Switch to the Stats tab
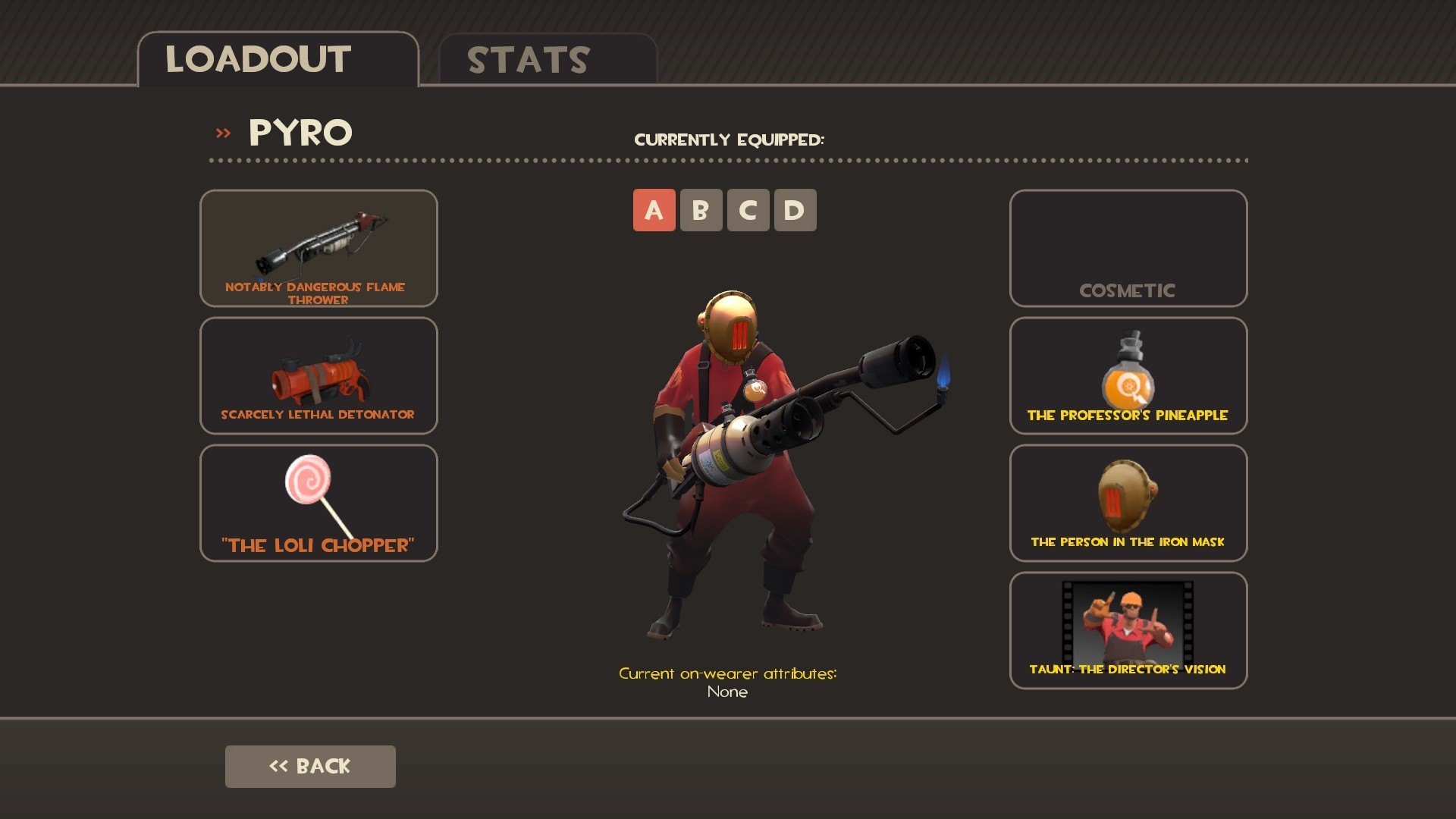The width and height of the screenshot is (1456, 819). [547, 60]
